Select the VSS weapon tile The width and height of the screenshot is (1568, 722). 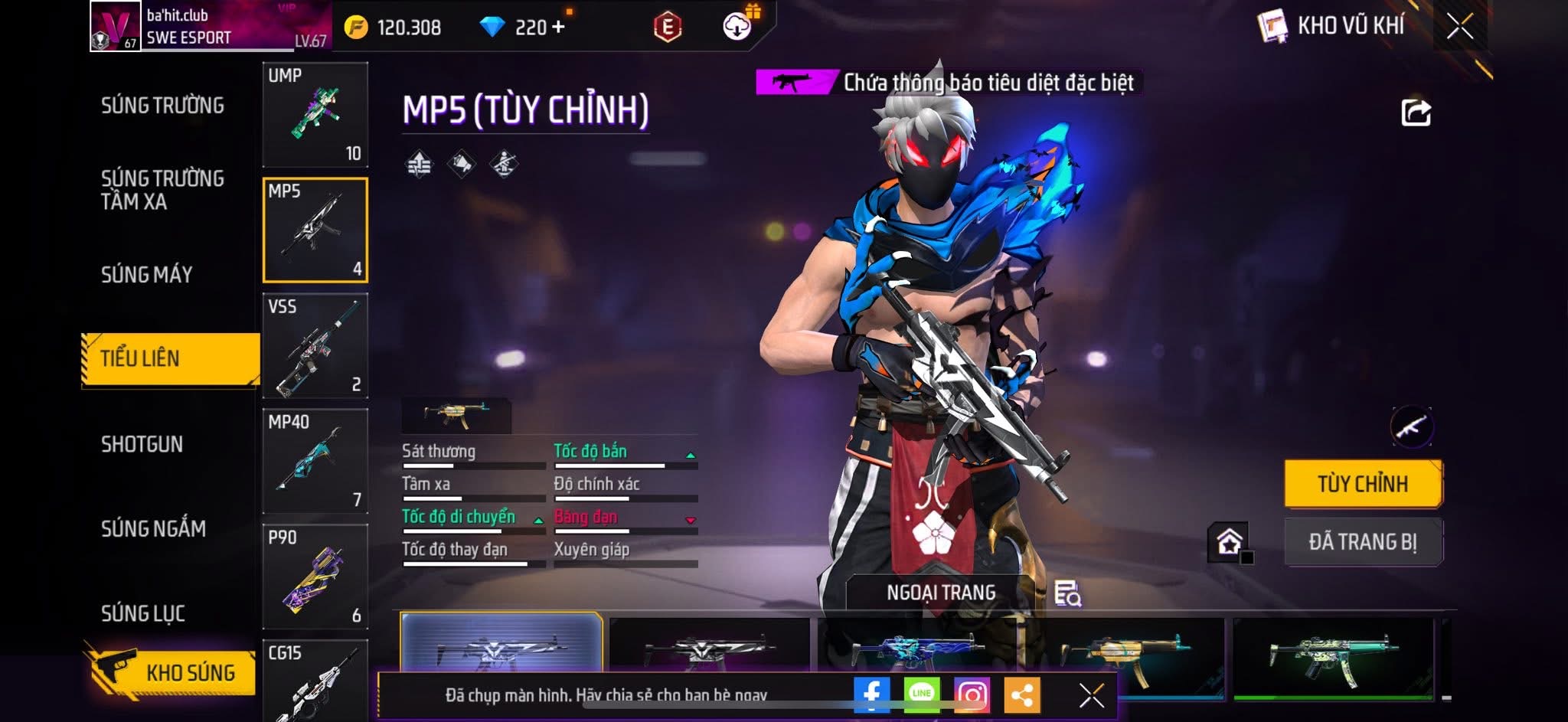[315, 346]
